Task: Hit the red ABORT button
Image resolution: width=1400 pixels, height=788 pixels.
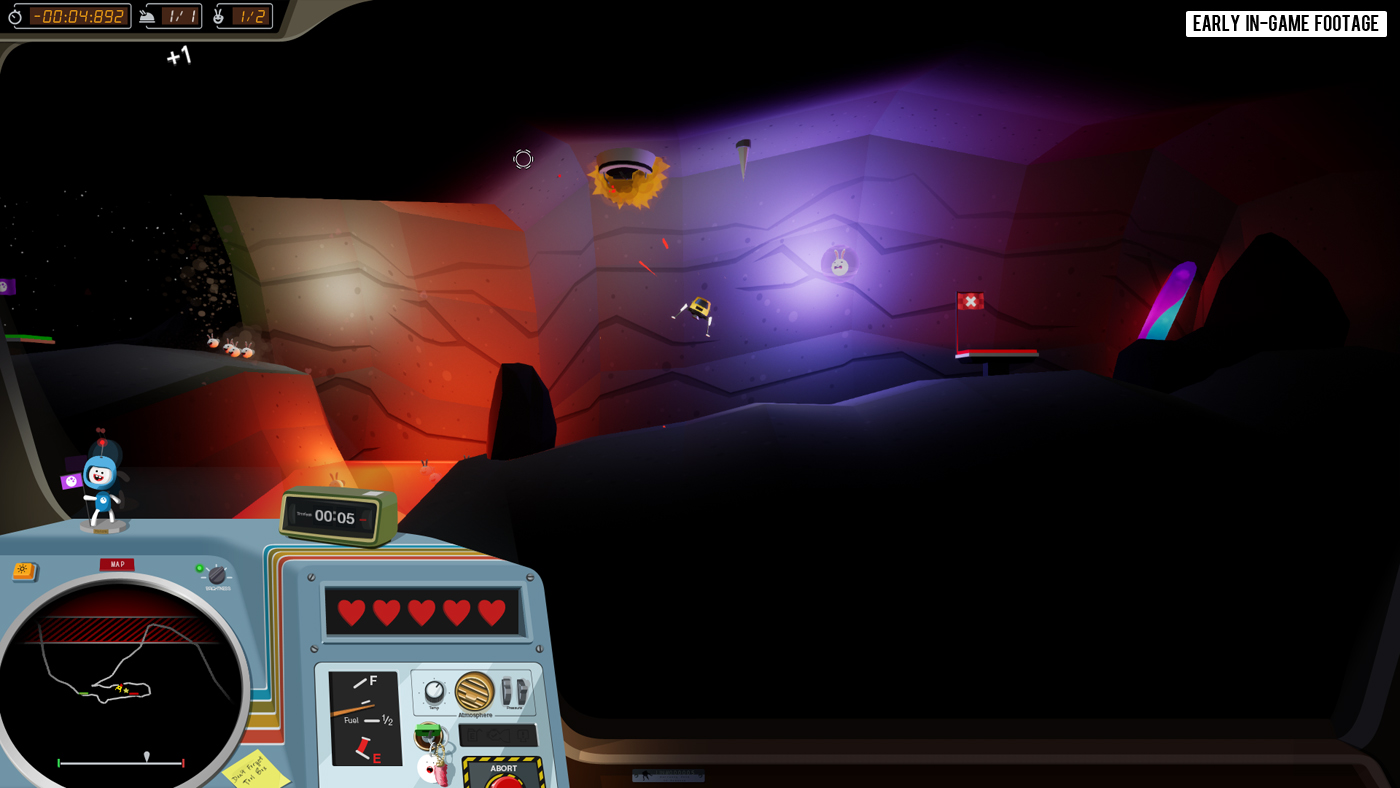Action: pos(506,779)
